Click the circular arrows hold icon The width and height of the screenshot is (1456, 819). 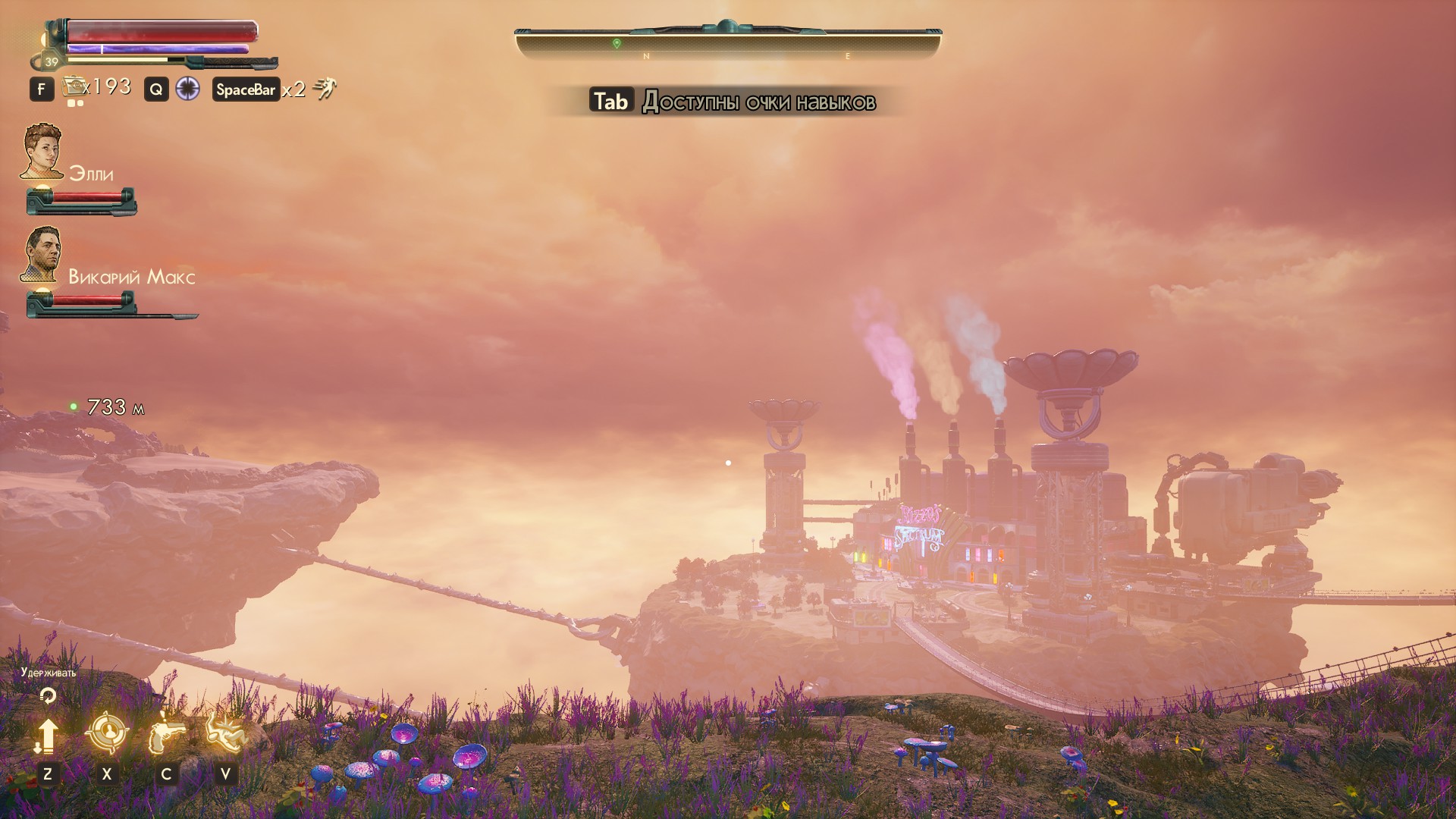click(48, 695)
